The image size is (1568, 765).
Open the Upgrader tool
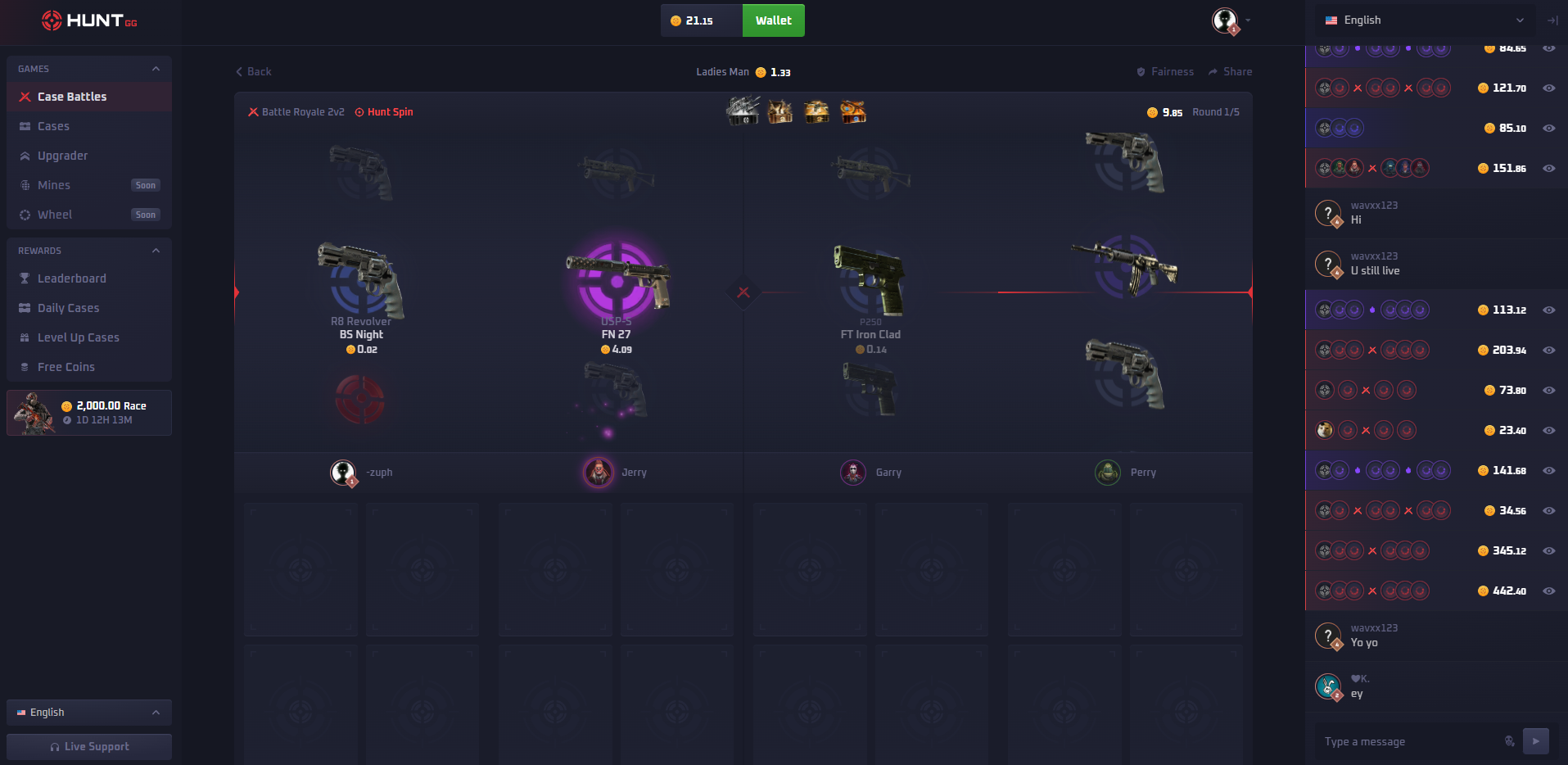[63, 155]
